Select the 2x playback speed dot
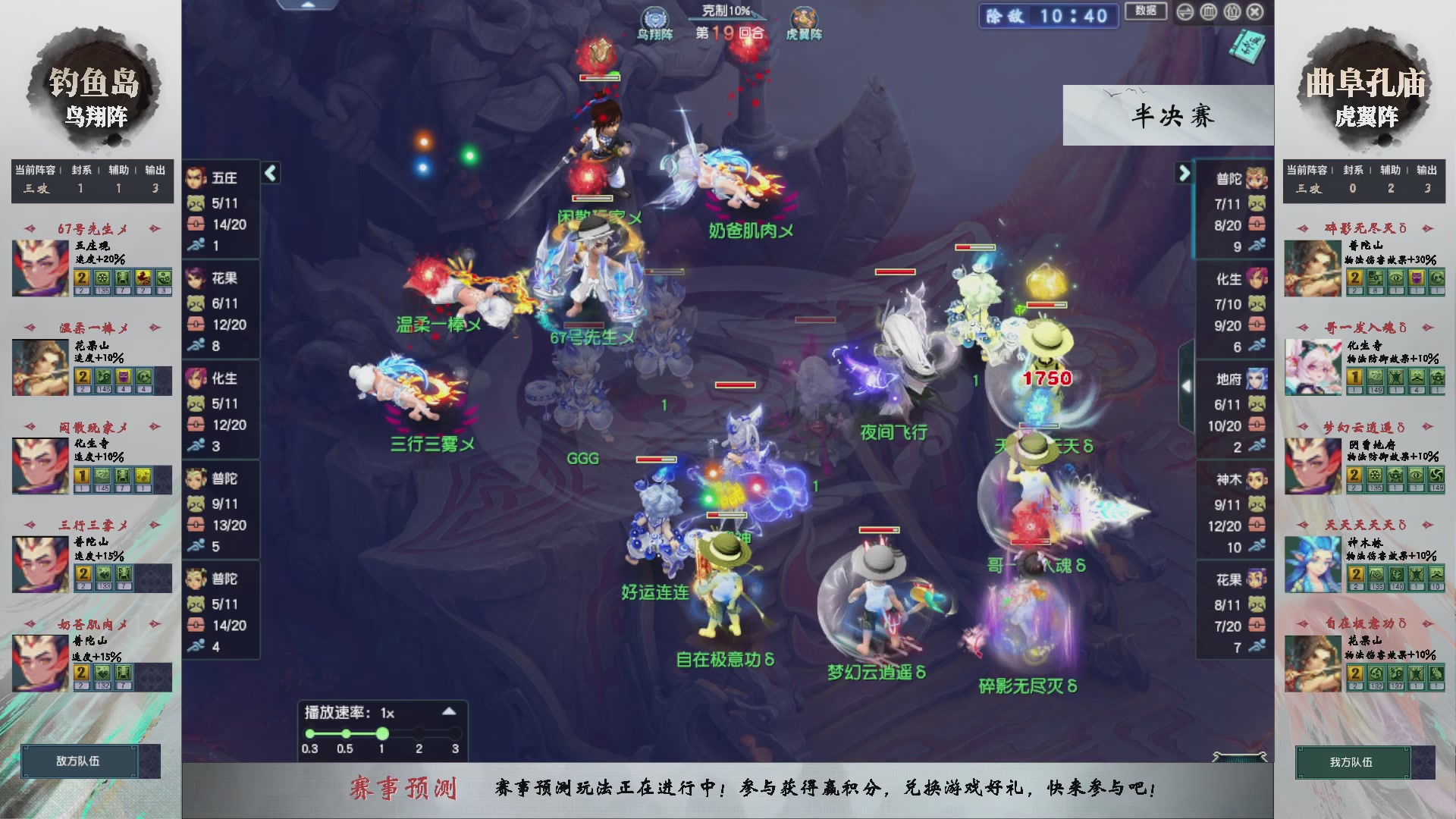Image resolution: width=1456 pixels, height=819 pixels. [x=418, y=733]
